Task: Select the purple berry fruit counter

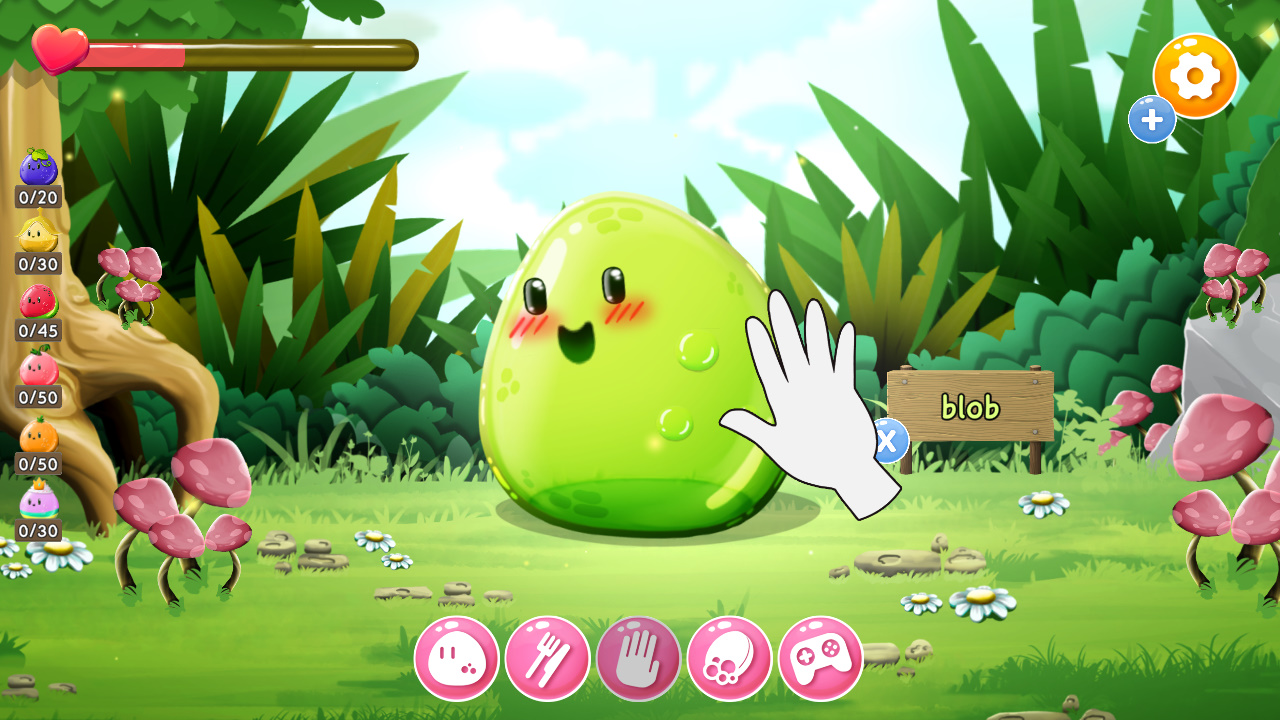Action: (37, 166)
